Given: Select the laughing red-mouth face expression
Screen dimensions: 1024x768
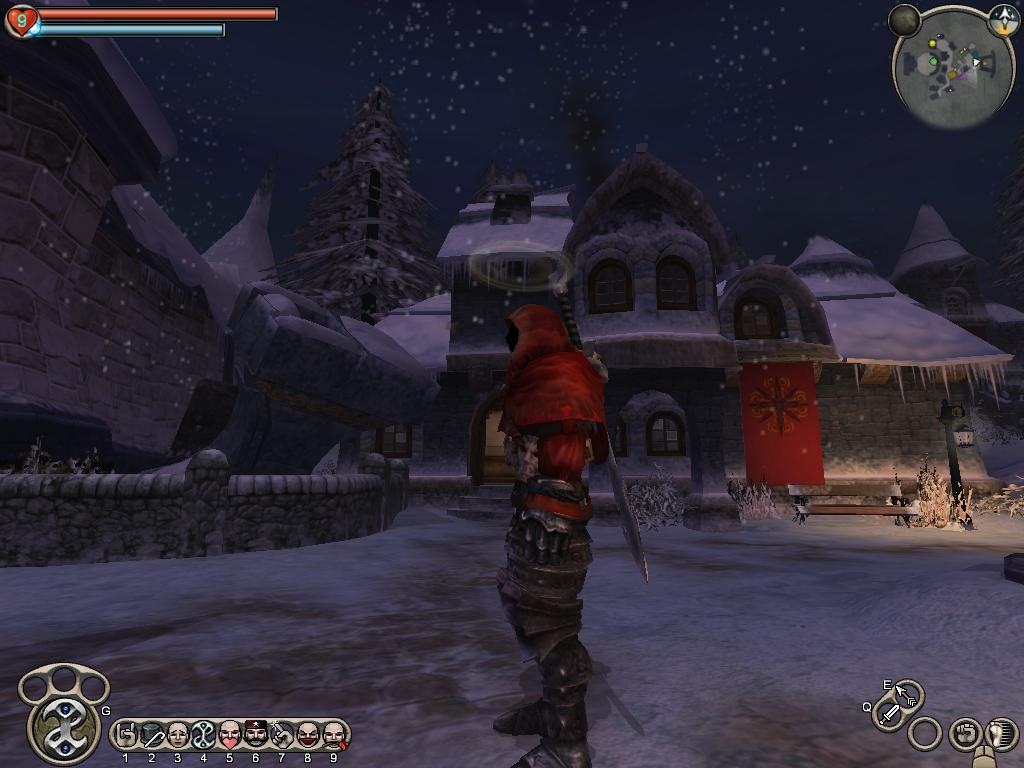Looking at the screenshot, I should pos(308,735).
